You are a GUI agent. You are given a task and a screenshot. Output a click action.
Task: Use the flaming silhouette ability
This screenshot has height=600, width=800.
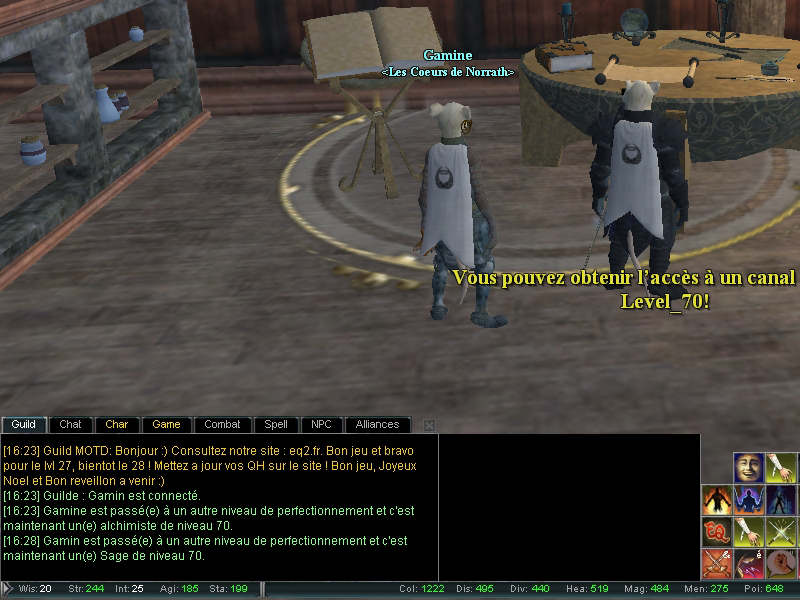point(717,500)
